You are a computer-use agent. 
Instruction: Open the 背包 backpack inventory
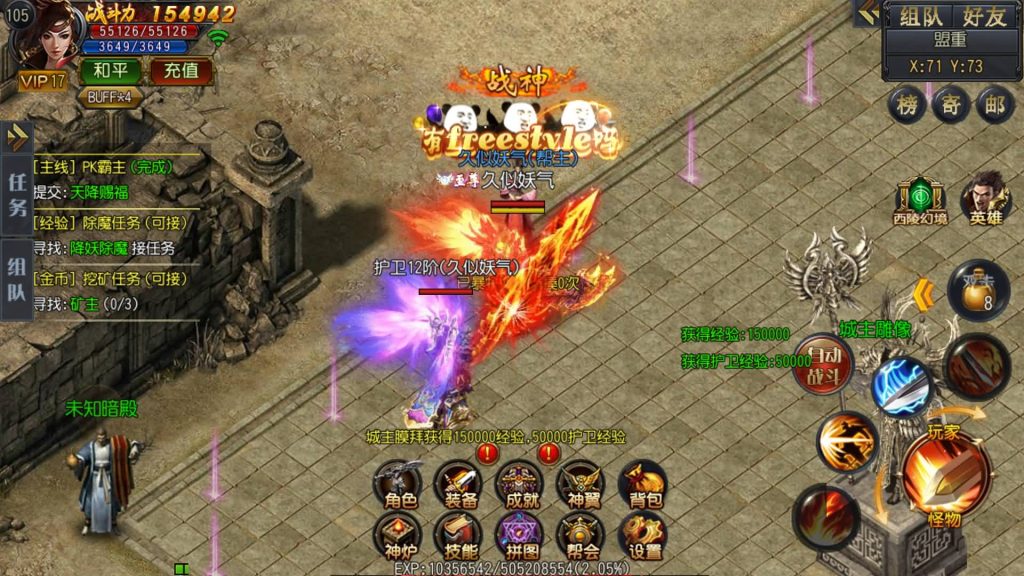tap(641, 485)
